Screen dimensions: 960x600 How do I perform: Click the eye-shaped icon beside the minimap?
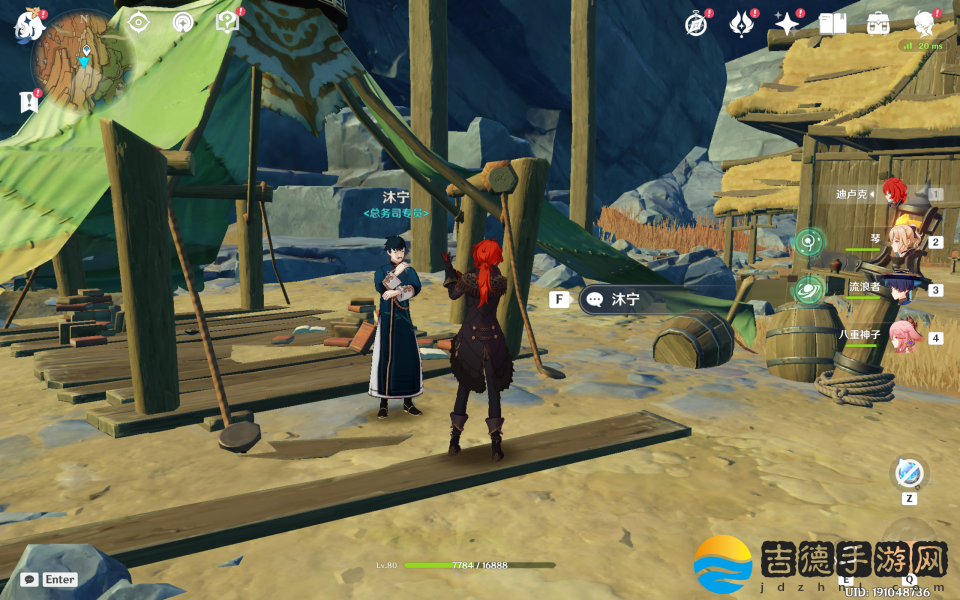[x=138, y=22]
